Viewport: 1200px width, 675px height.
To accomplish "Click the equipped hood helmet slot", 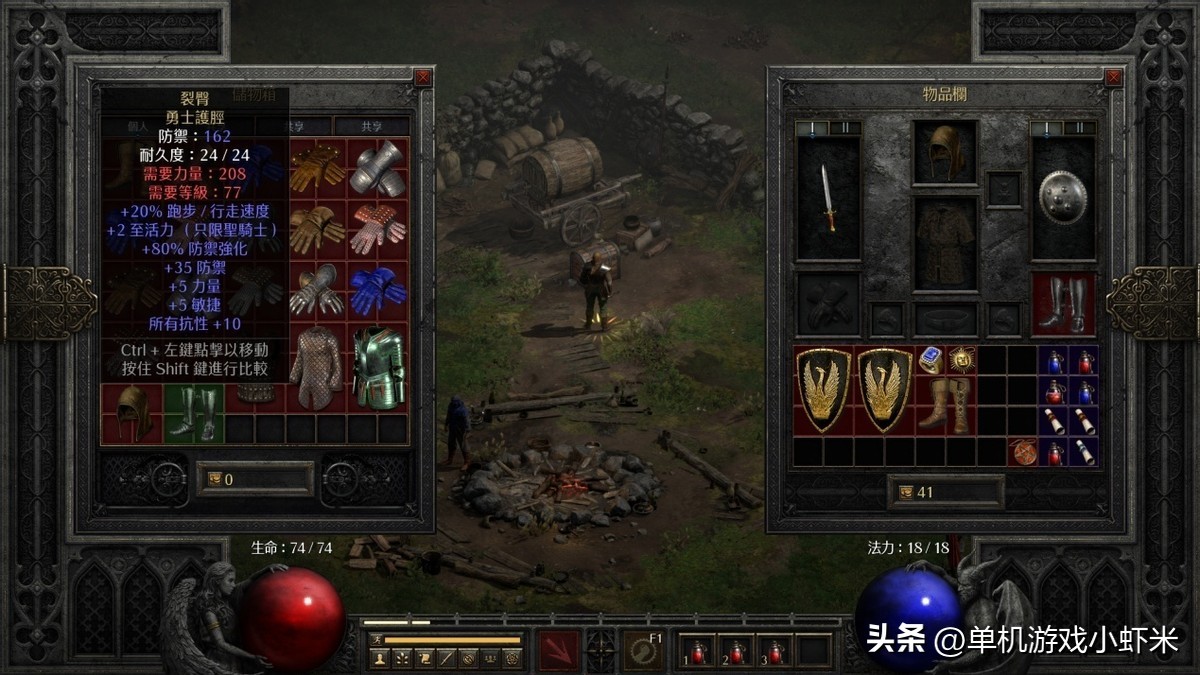I will click(x=944, y=153).
